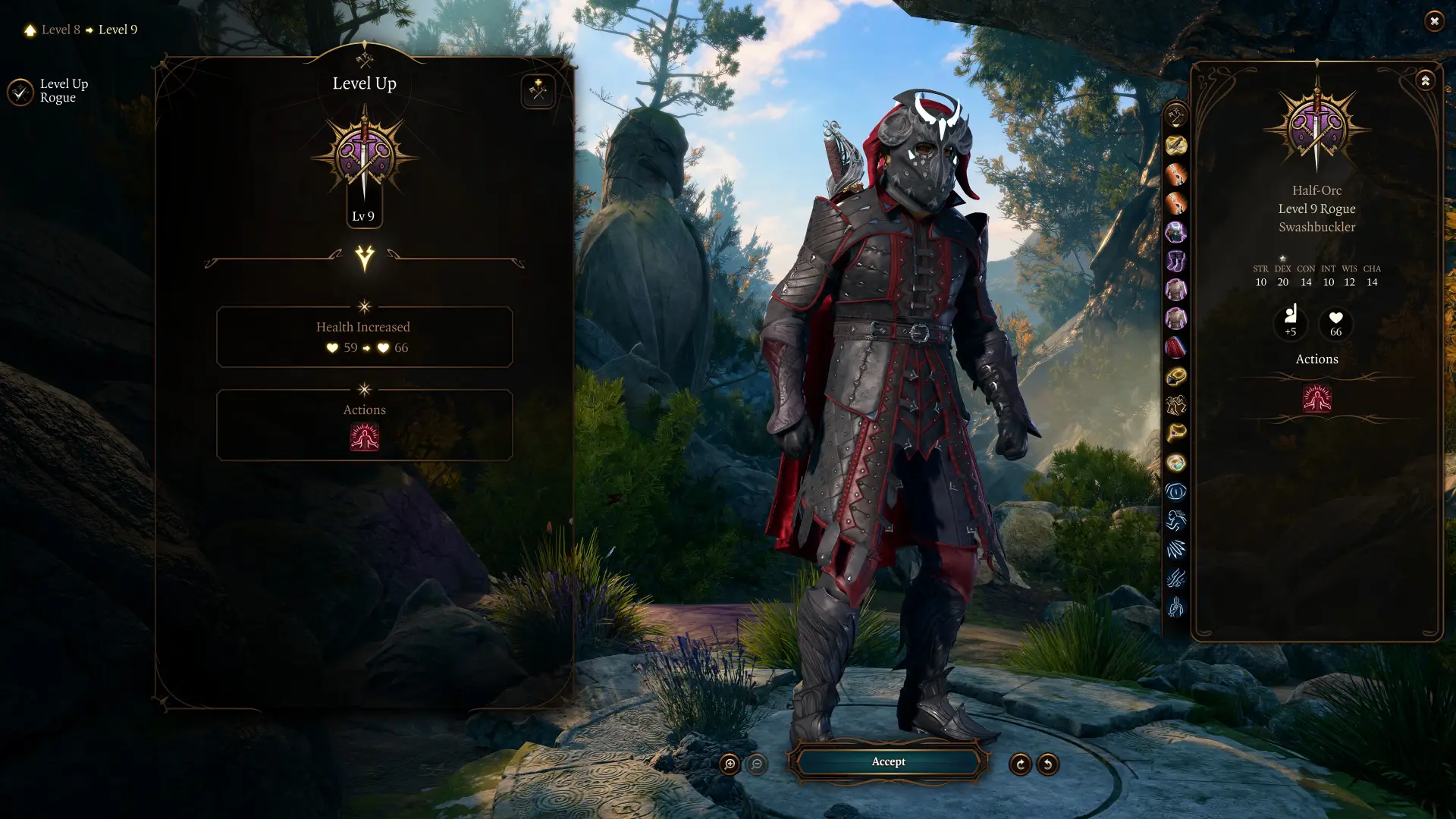Select the purple gem amulet icon

pyautogui.click(x=1175, y=232)
